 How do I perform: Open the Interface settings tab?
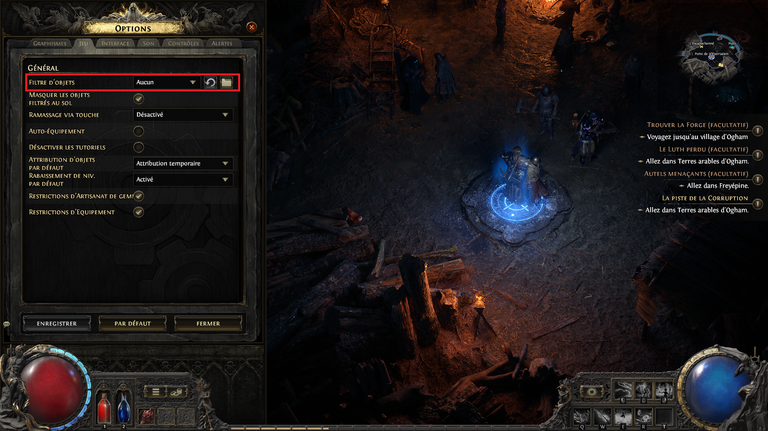click(117, 44)
